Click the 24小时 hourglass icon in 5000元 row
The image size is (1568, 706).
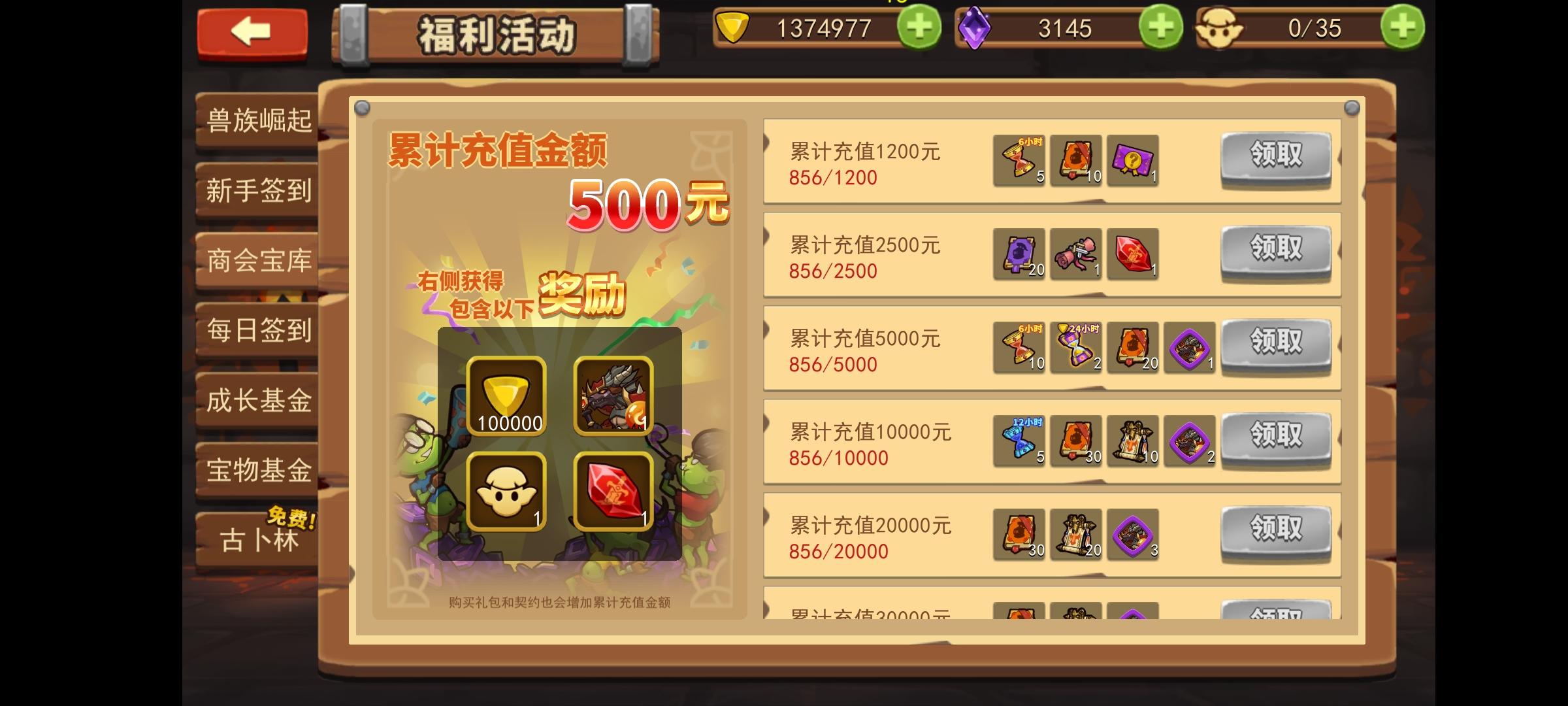coord(1075,348)
